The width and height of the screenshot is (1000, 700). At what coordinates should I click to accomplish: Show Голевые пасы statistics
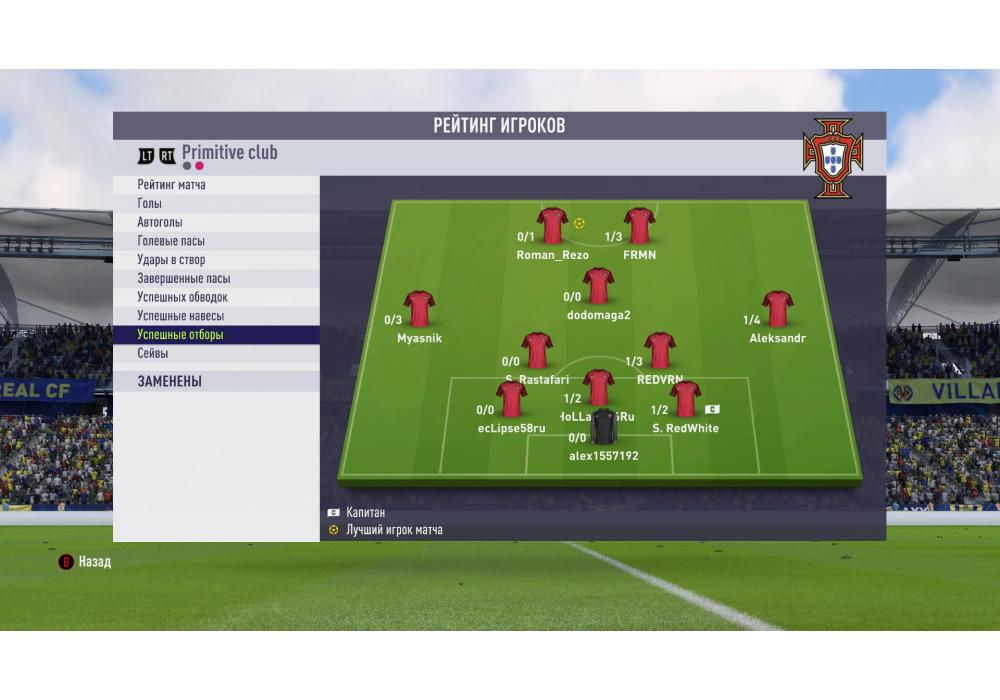tap(216, 241)
